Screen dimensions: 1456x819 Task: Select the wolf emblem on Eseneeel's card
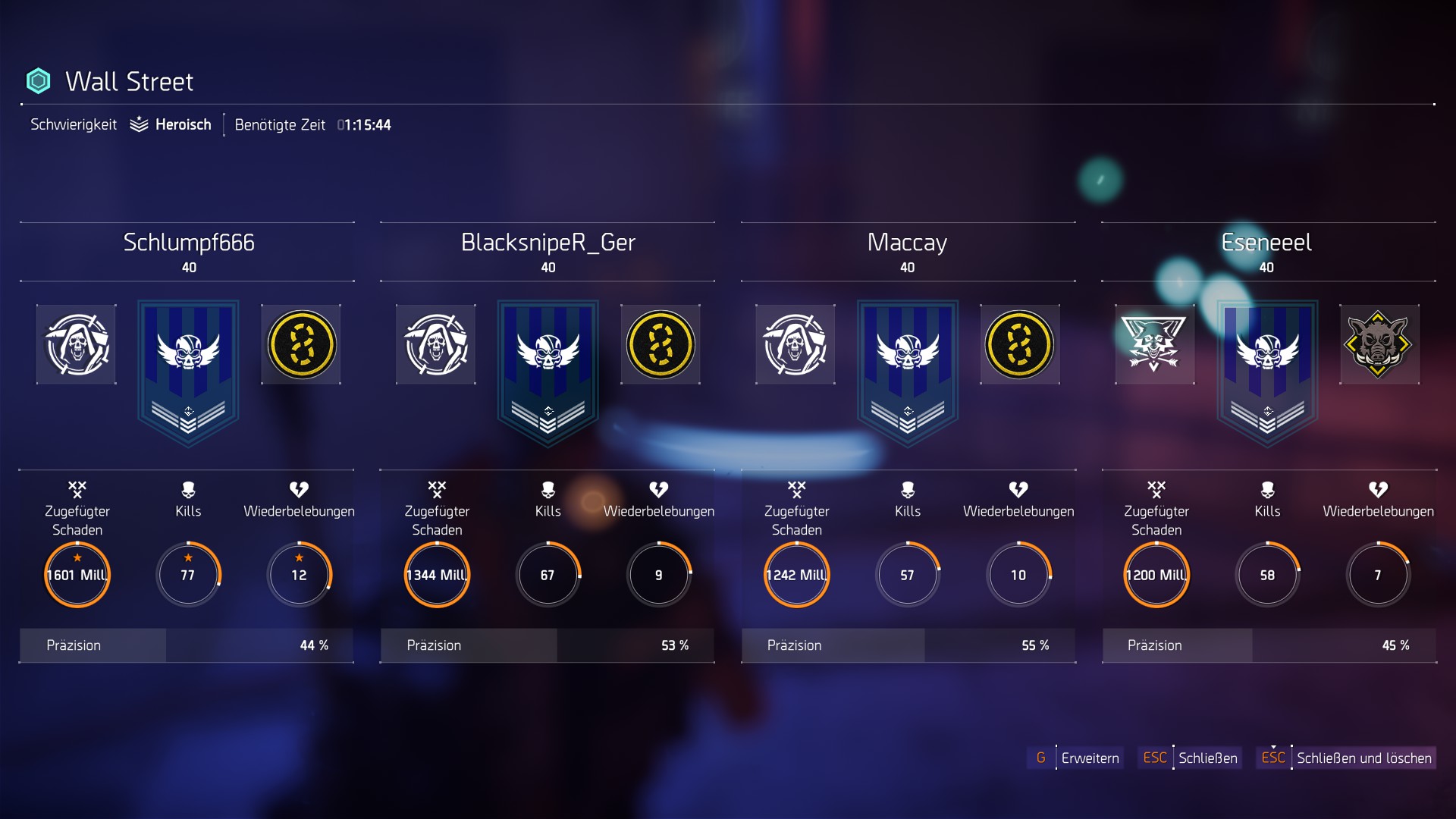[x=1155, y=344]
